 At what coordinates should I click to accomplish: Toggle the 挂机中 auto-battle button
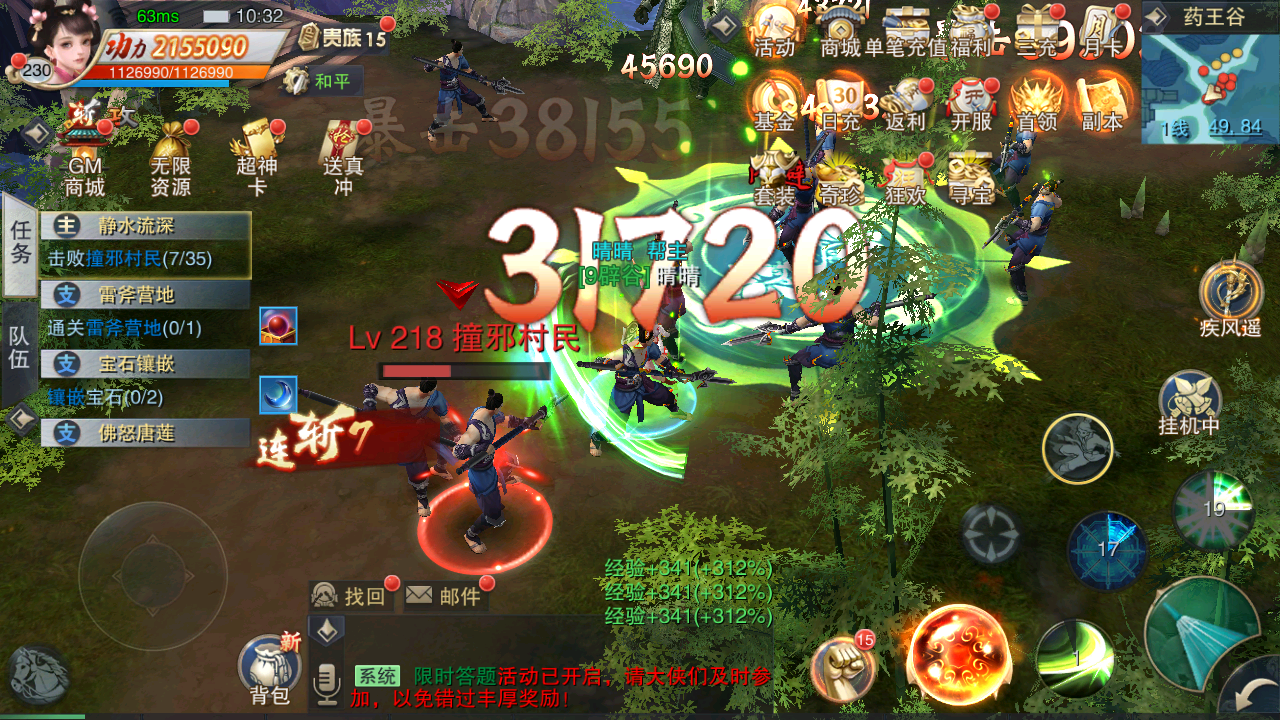1190,400
